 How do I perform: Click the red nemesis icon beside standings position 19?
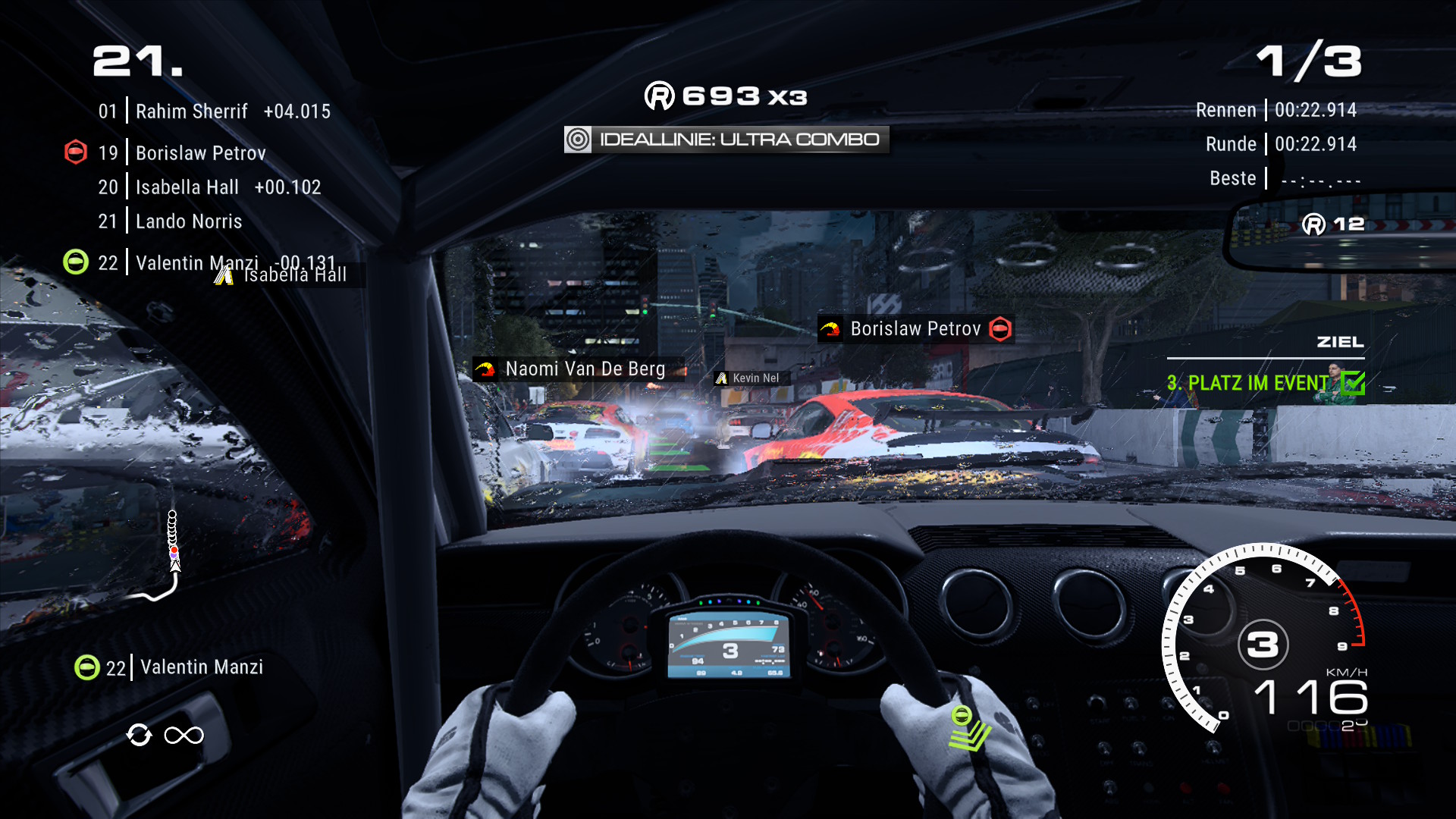[76, 152]
